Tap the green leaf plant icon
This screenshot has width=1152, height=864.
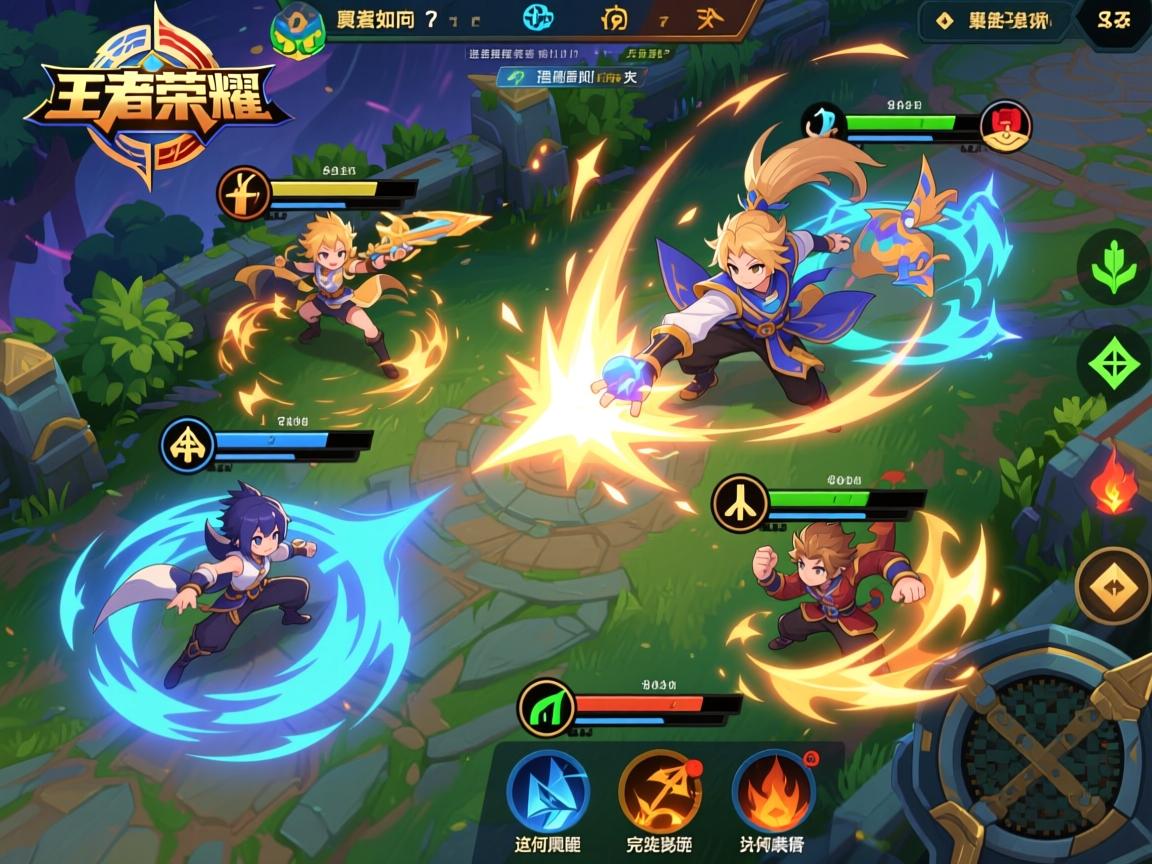(x=1114, y=267)
